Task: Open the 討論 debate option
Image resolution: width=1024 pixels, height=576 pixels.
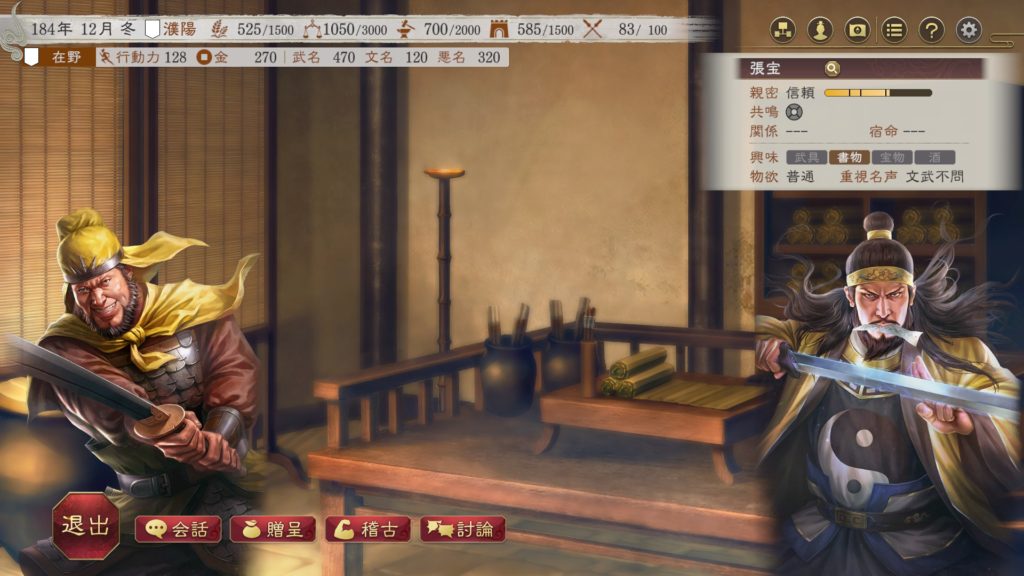Action: 462,529
